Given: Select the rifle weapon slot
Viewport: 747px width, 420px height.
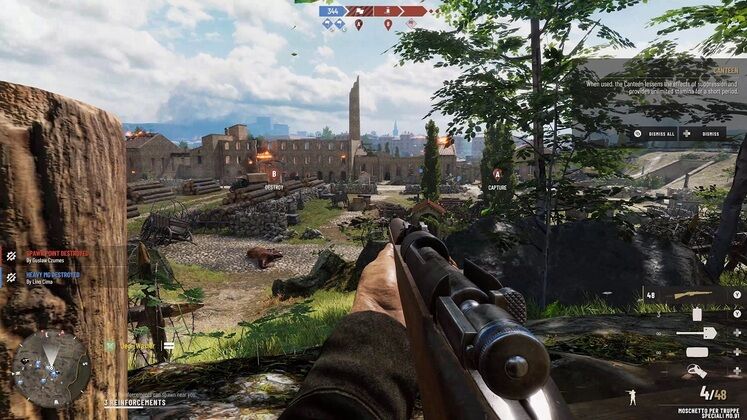Looking at the screenshot, I should click(x=694, y=295).
